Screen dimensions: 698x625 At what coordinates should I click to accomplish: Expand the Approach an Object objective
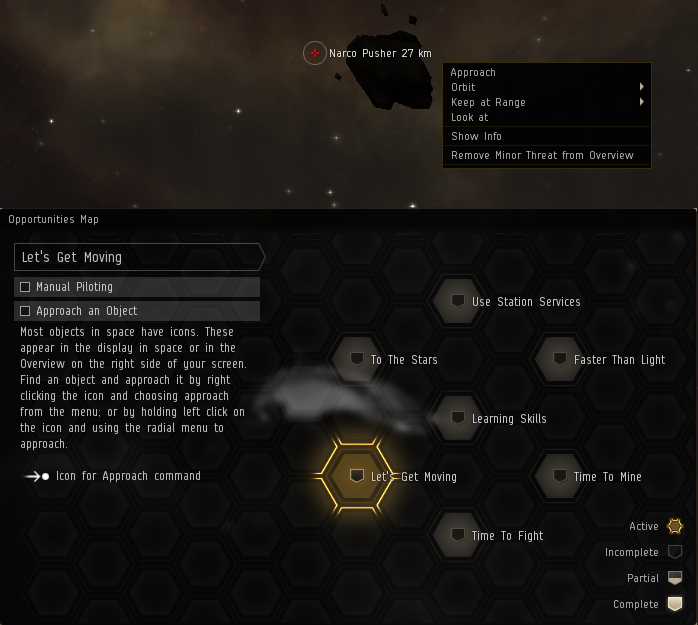pos(137,311)
